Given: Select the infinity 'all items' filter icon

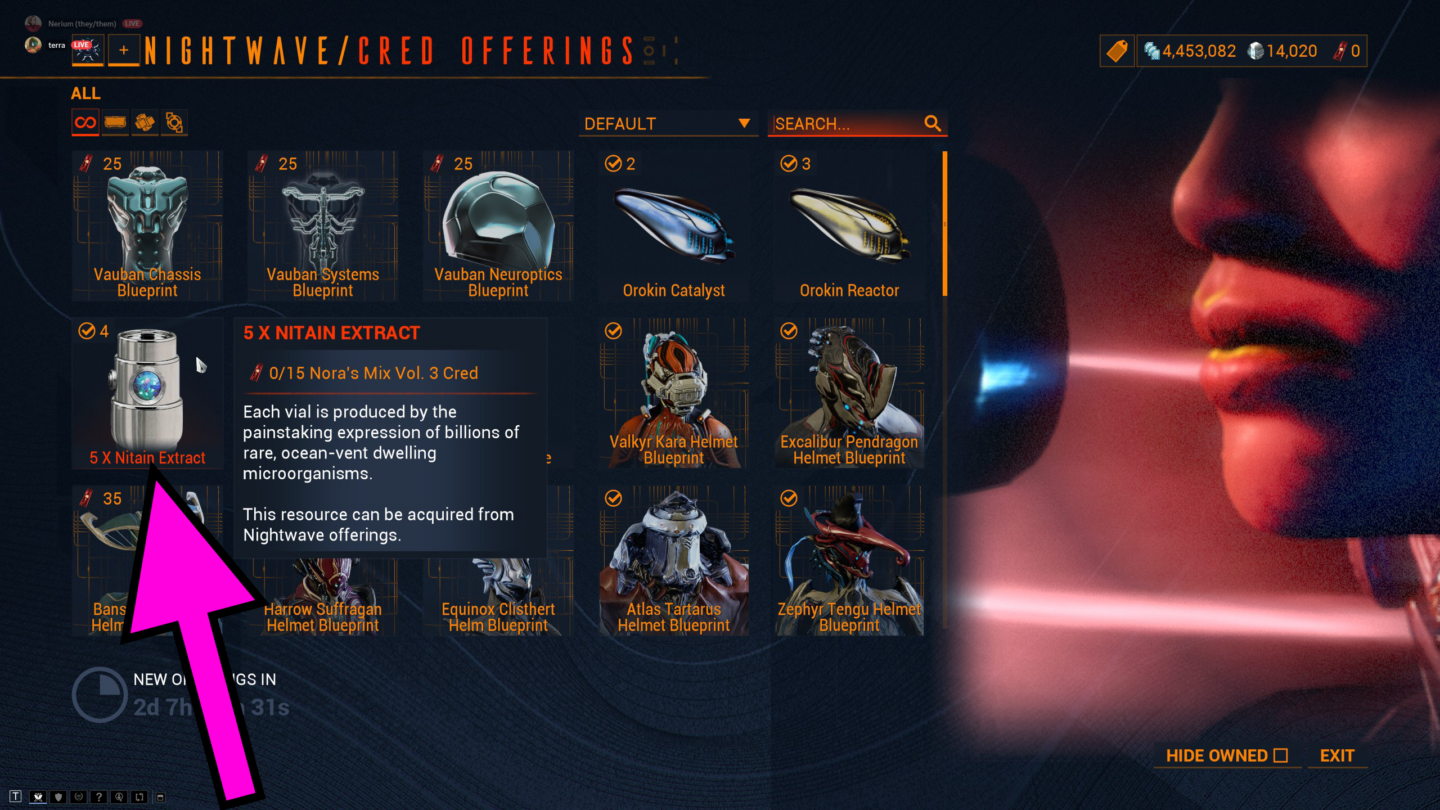Looking at the screenshot, I should pyautogui.click(x=85, y=122).
